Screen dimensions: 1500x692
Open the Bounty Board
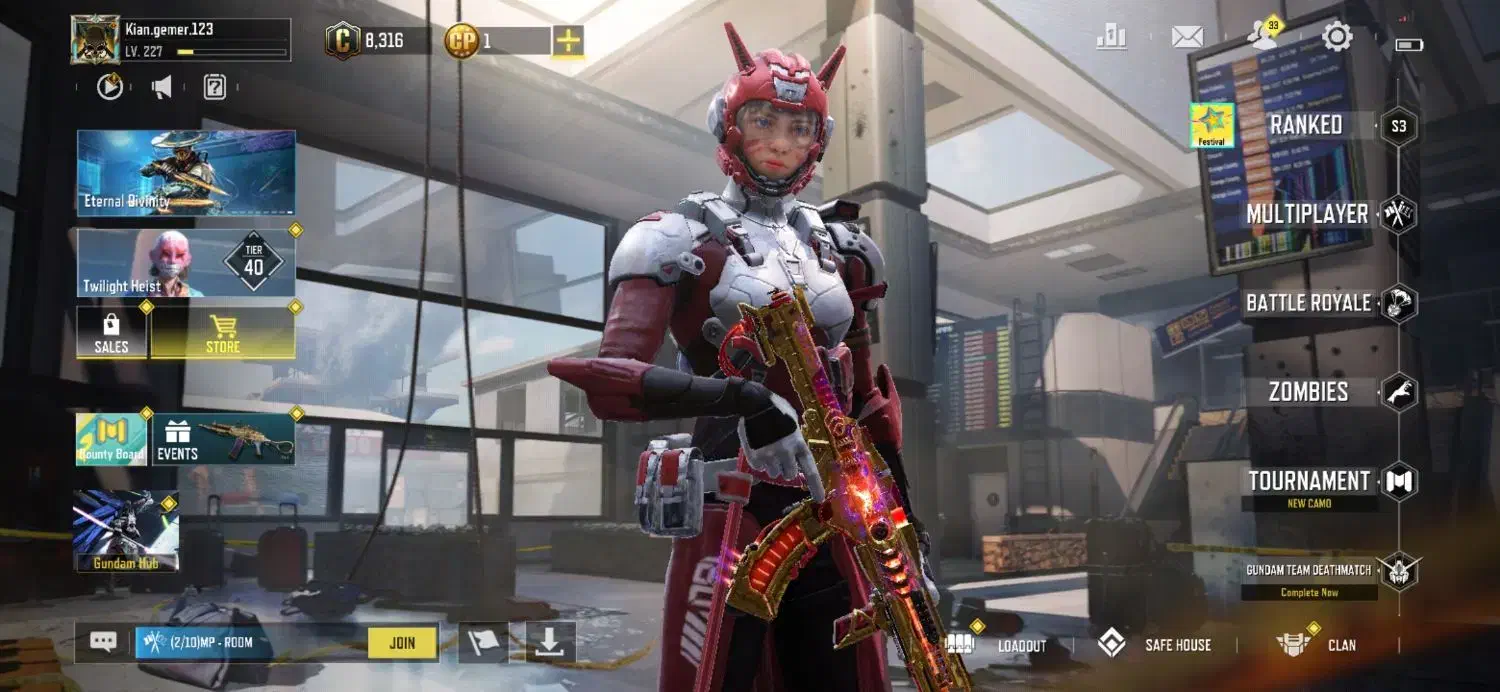click(x=111, y=439)
